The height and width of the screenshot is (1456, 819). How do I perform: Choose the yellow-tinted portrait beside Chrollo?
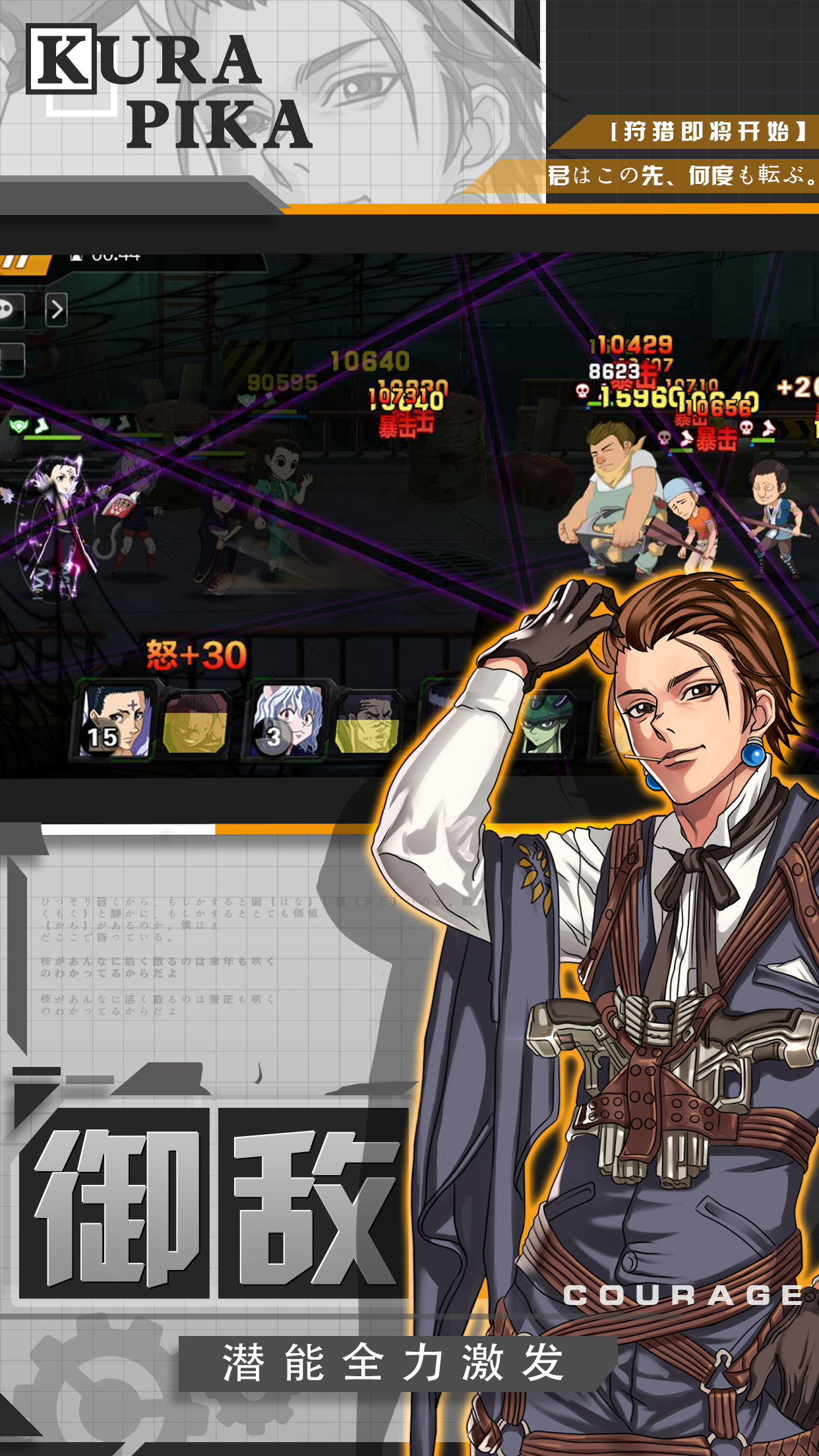196,723
